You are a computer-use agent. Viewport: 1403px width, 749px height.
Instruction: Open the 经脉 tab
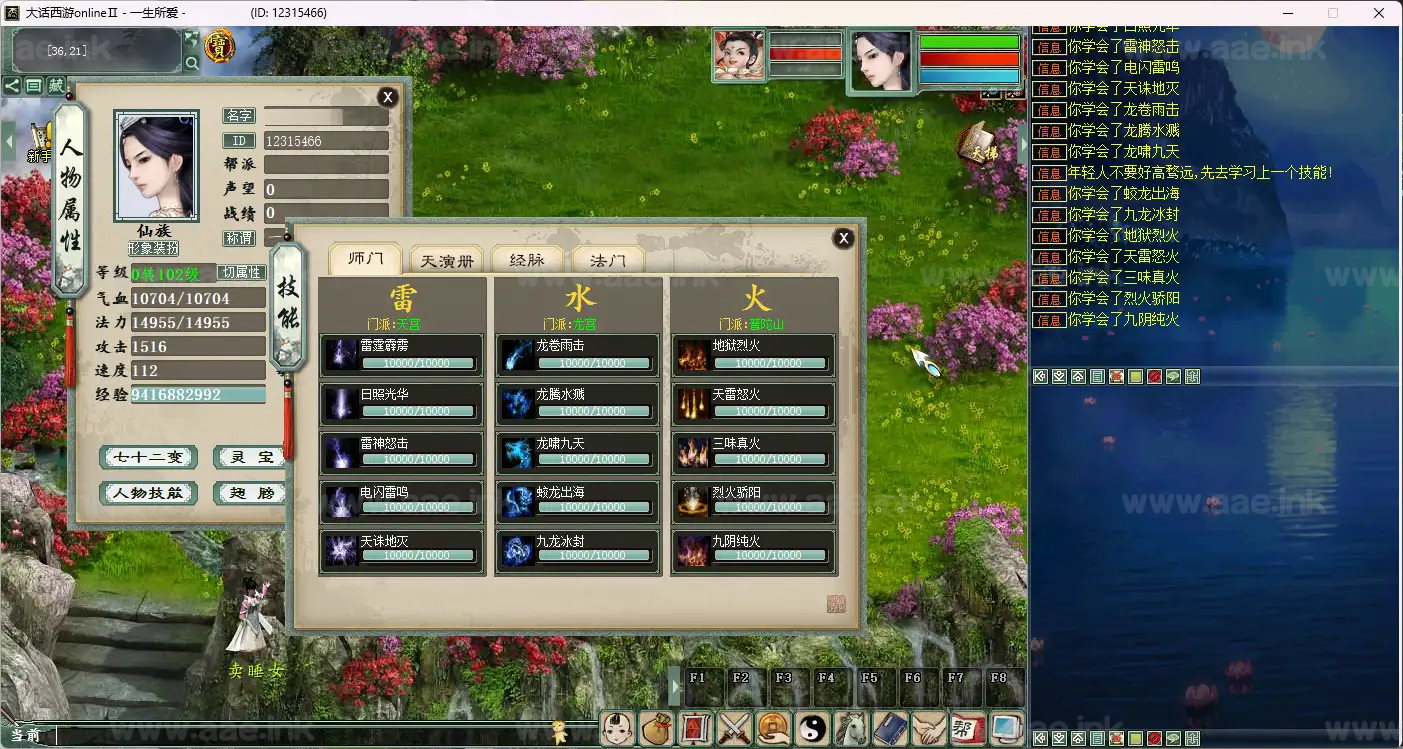(527, 261)
